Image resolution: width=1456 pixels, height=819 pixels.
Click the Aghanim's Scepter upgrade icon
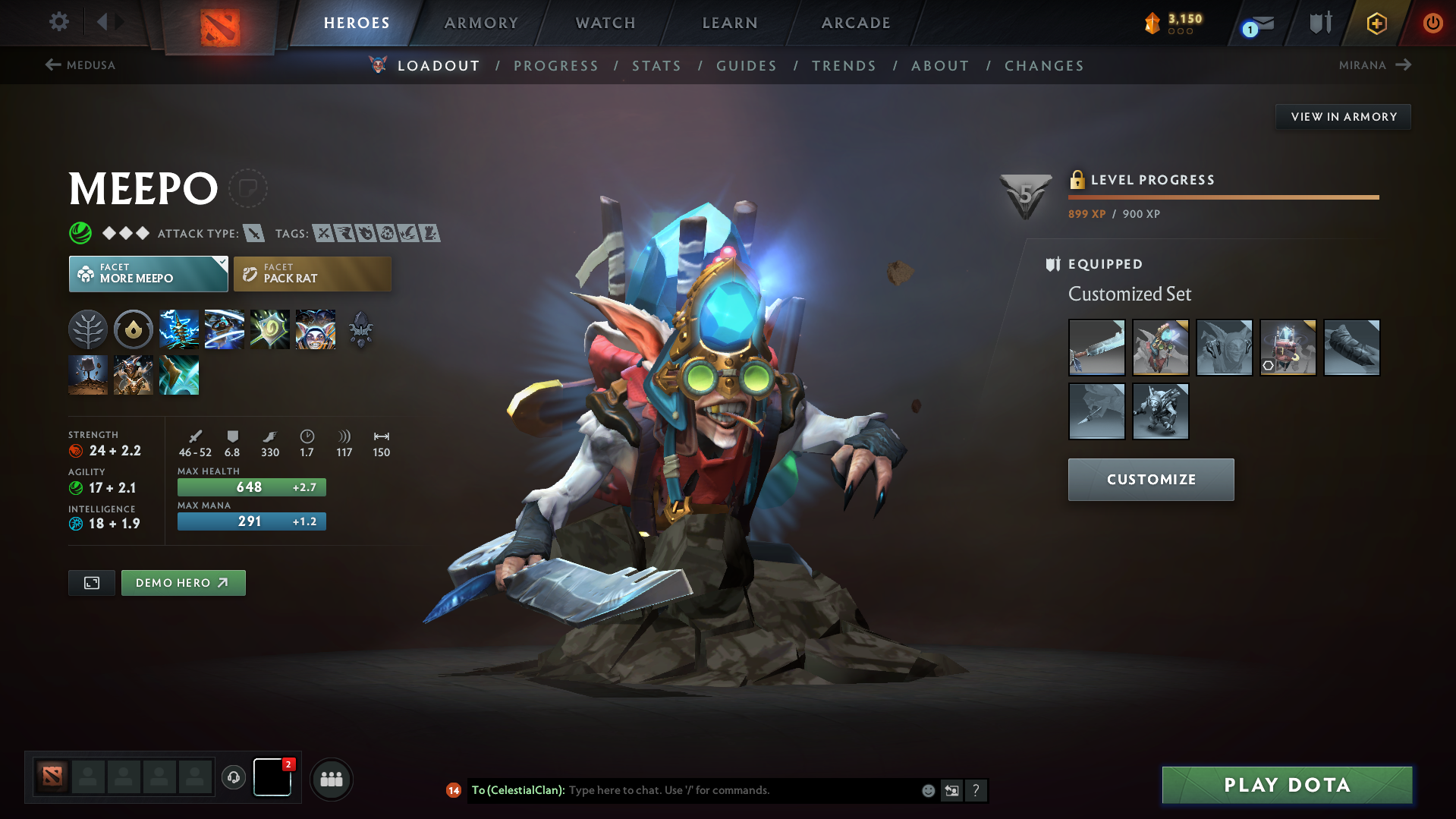361,329
